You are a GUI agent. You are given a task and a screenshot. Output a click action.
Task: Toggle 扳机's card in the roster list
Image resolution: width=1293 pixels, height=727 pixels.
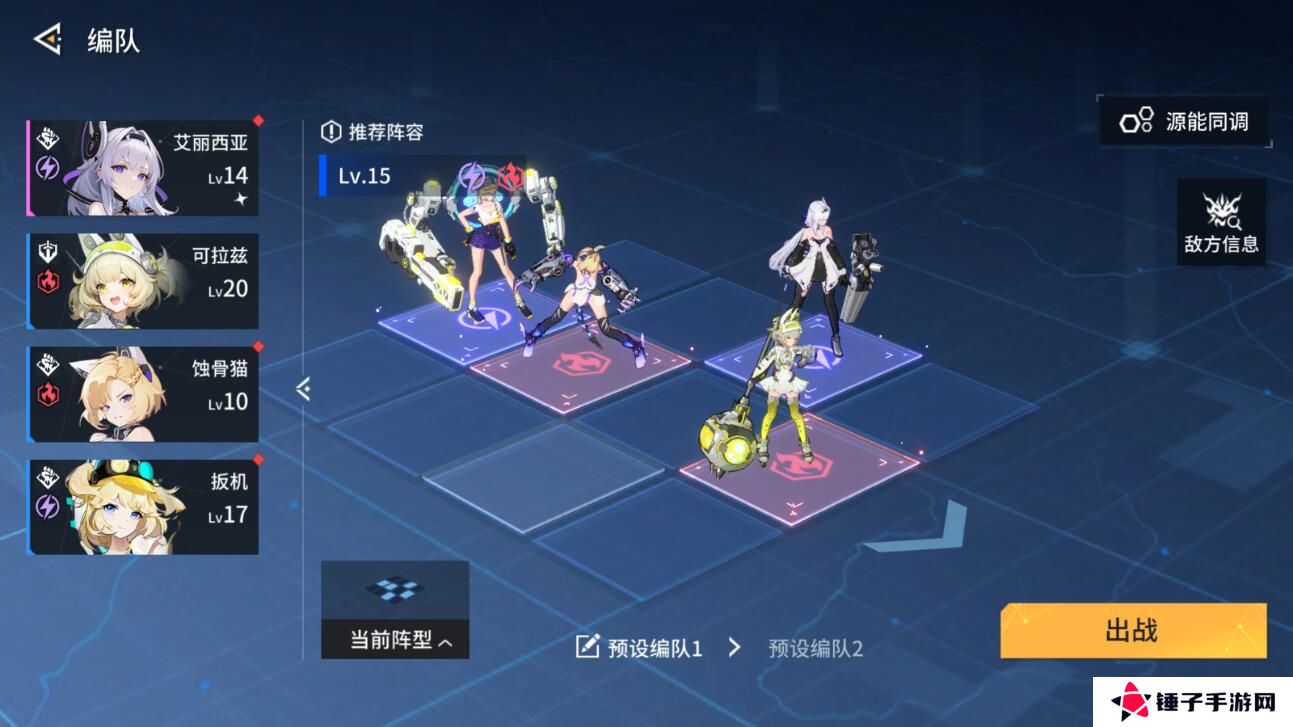(x=143, y=505)
